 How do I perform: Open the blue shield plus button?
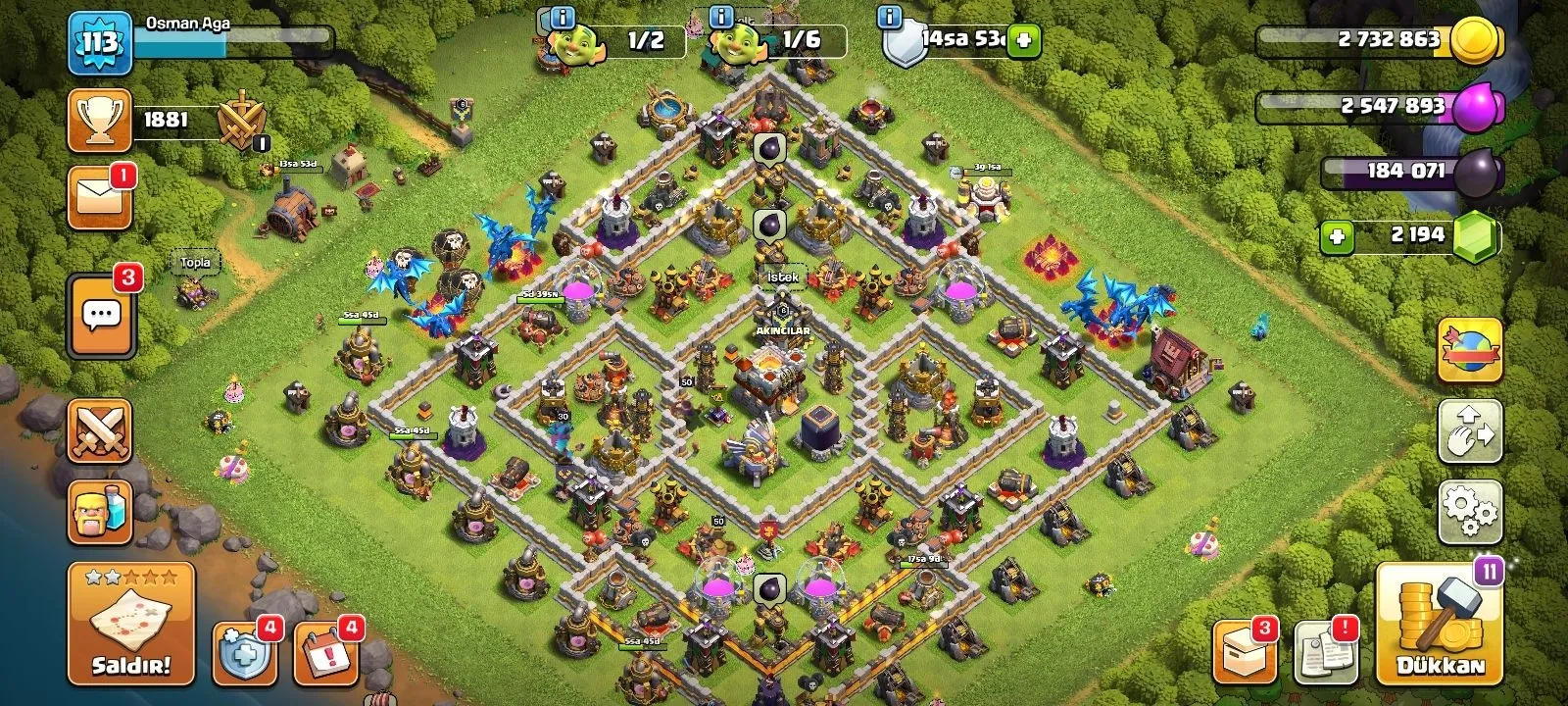click(242, 651)
